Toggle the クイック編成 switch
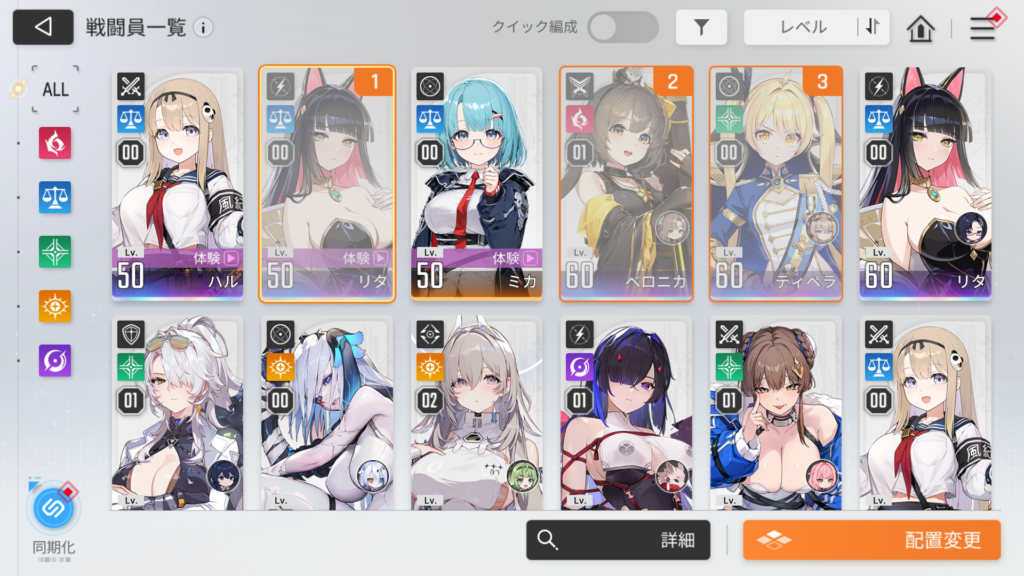Screen dimensions: 1024x576 [622, 27]
